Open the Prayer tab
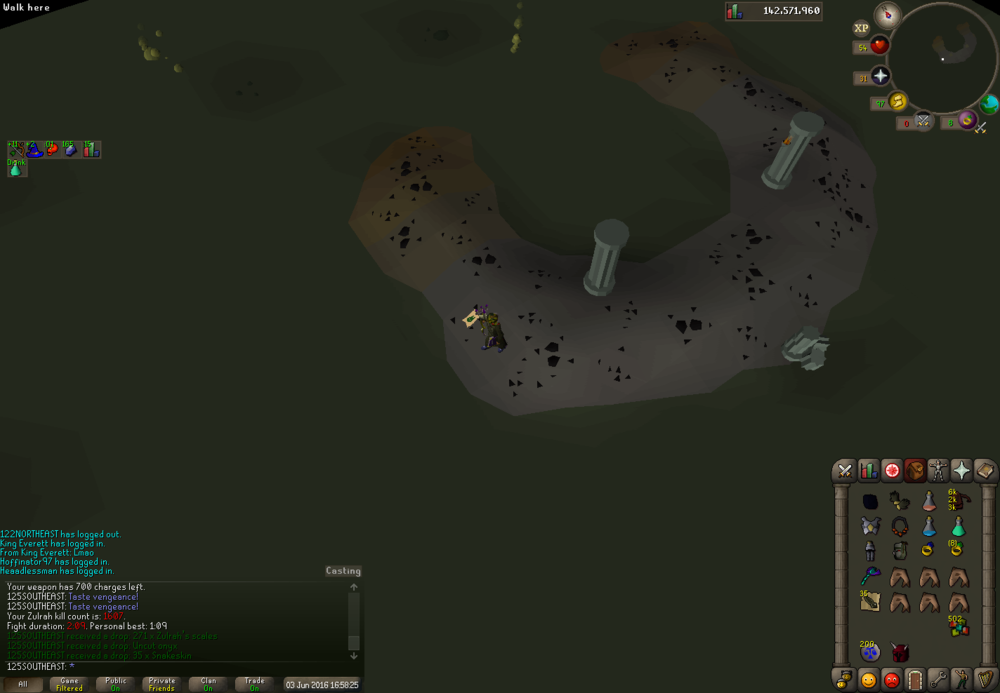 point(961,471)
